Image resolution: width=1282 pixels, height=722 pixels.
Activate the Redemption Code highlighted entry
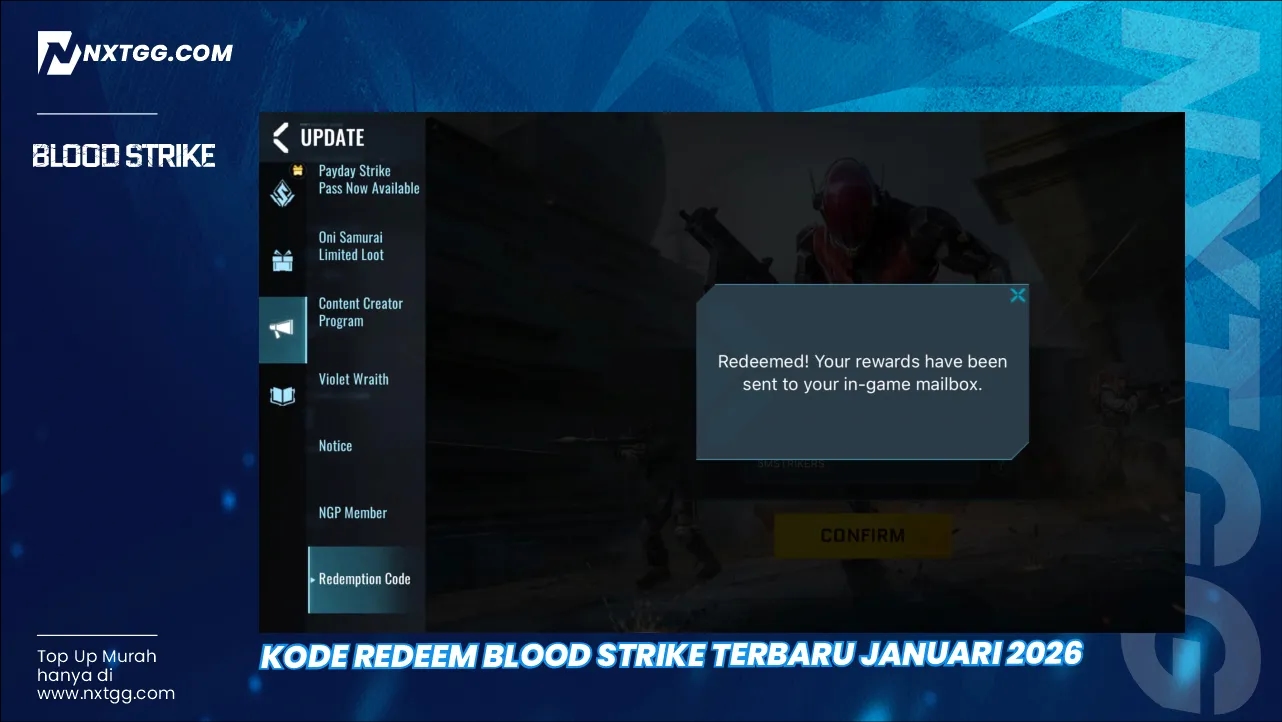click(364, 579)
